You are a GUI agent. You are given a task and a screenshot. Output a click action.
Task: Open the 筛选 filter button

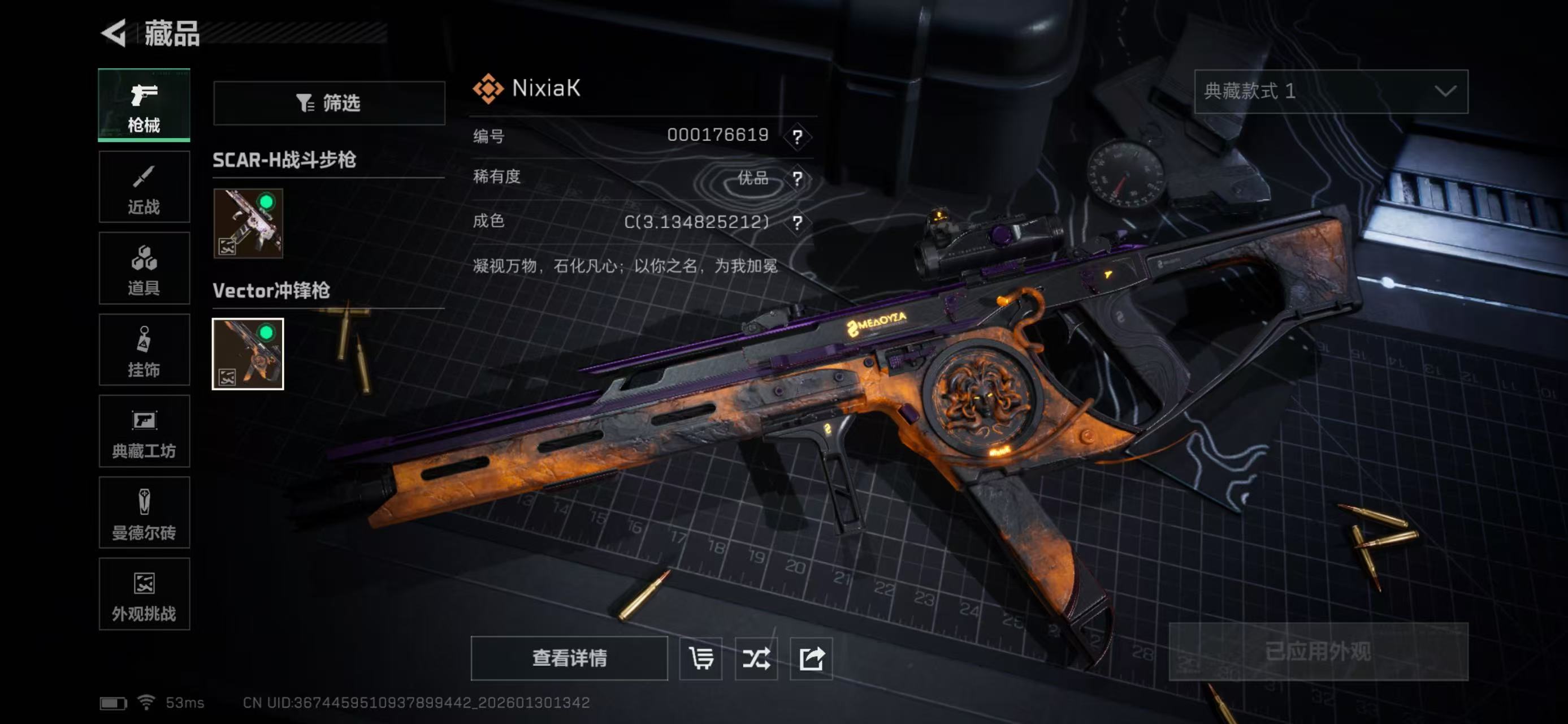(x=329, y=104)
